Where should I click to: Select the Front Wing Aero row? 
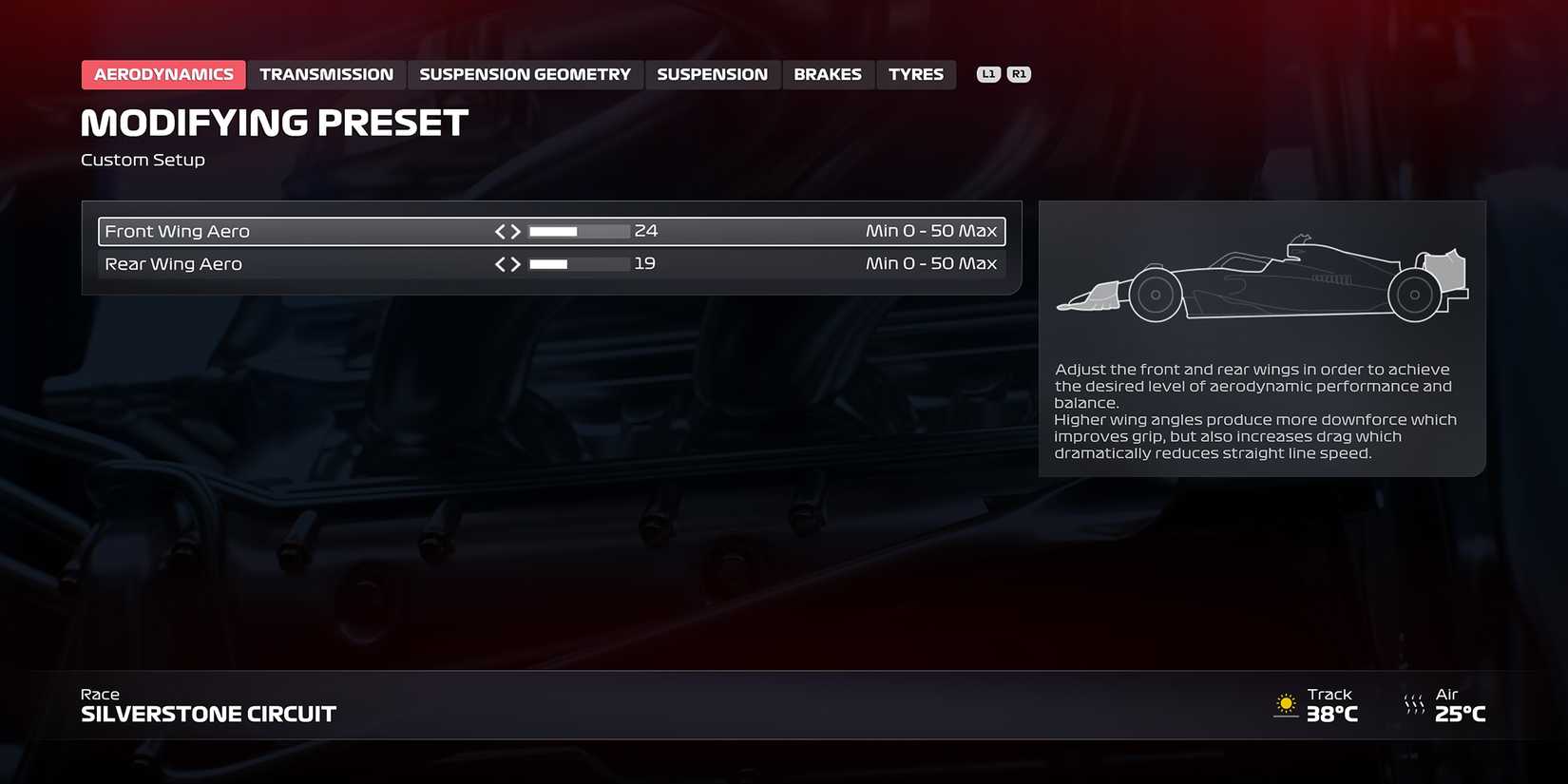[x=285, y=230]
